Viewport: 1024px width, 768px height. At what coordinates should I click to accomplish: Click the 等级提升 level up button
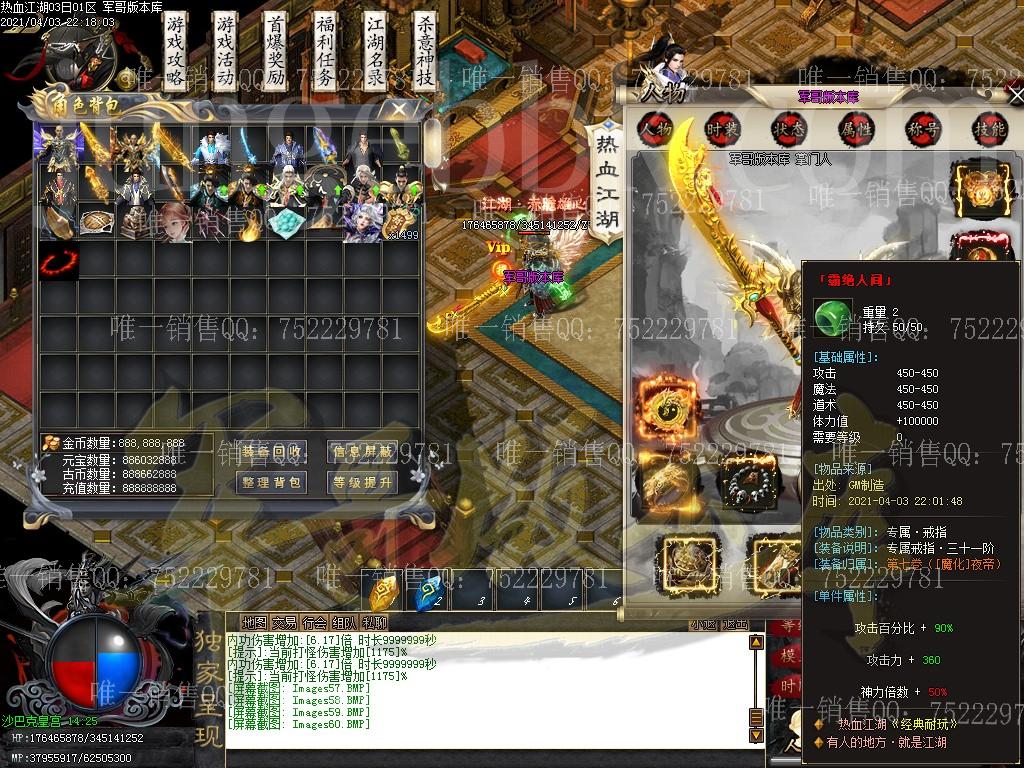click(362, 483)
